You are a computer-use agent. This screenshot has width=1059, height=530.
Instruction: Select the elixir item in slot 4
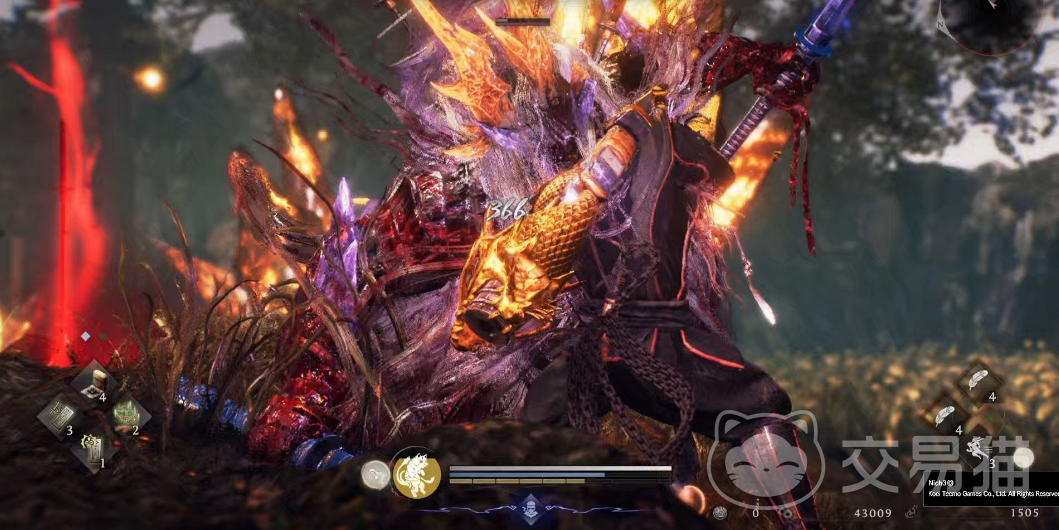[x=97, y=379]
